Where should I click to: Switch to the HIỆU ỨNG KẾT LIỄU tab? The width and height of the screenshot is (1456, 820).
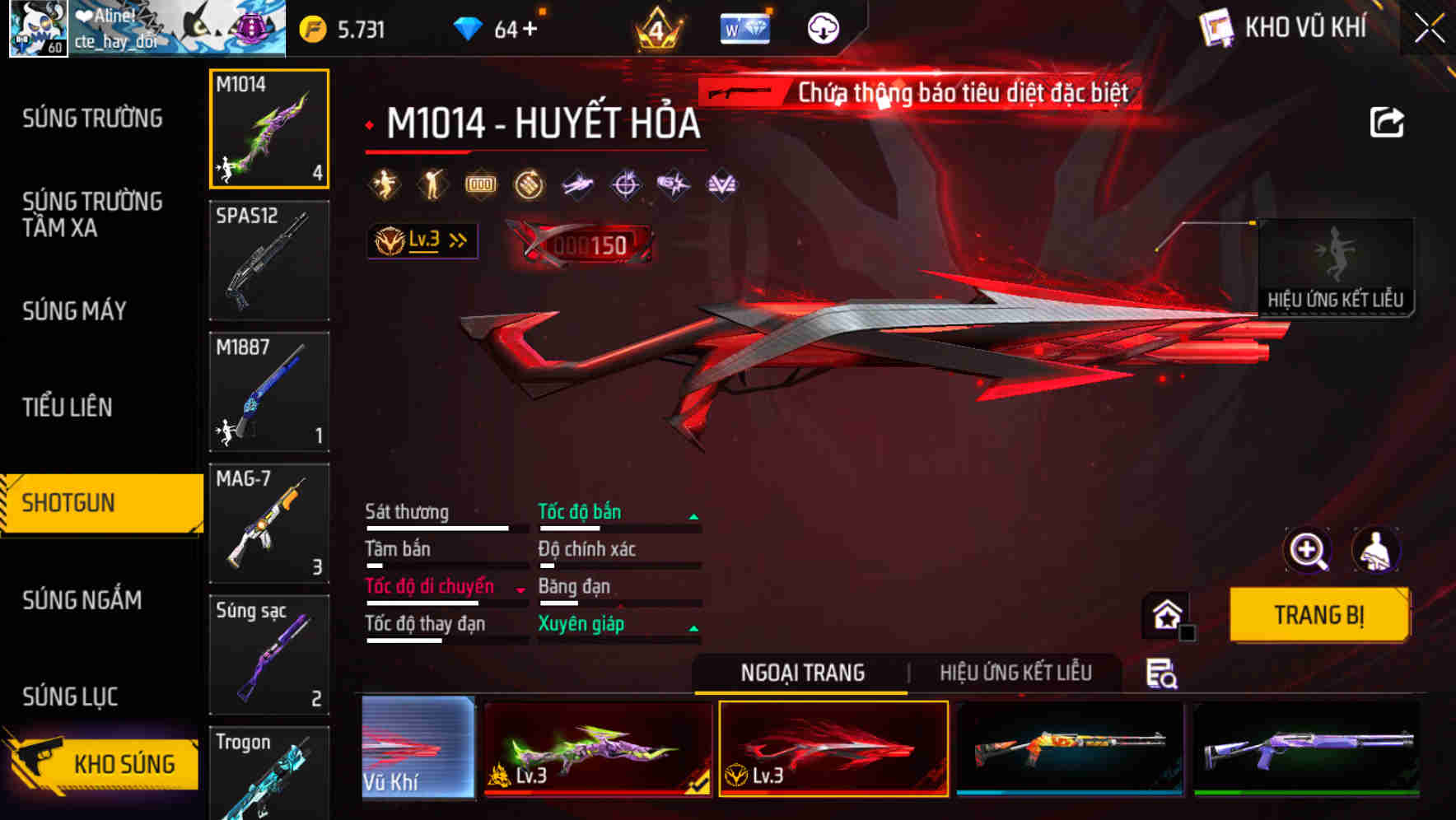pos(1017,673)
